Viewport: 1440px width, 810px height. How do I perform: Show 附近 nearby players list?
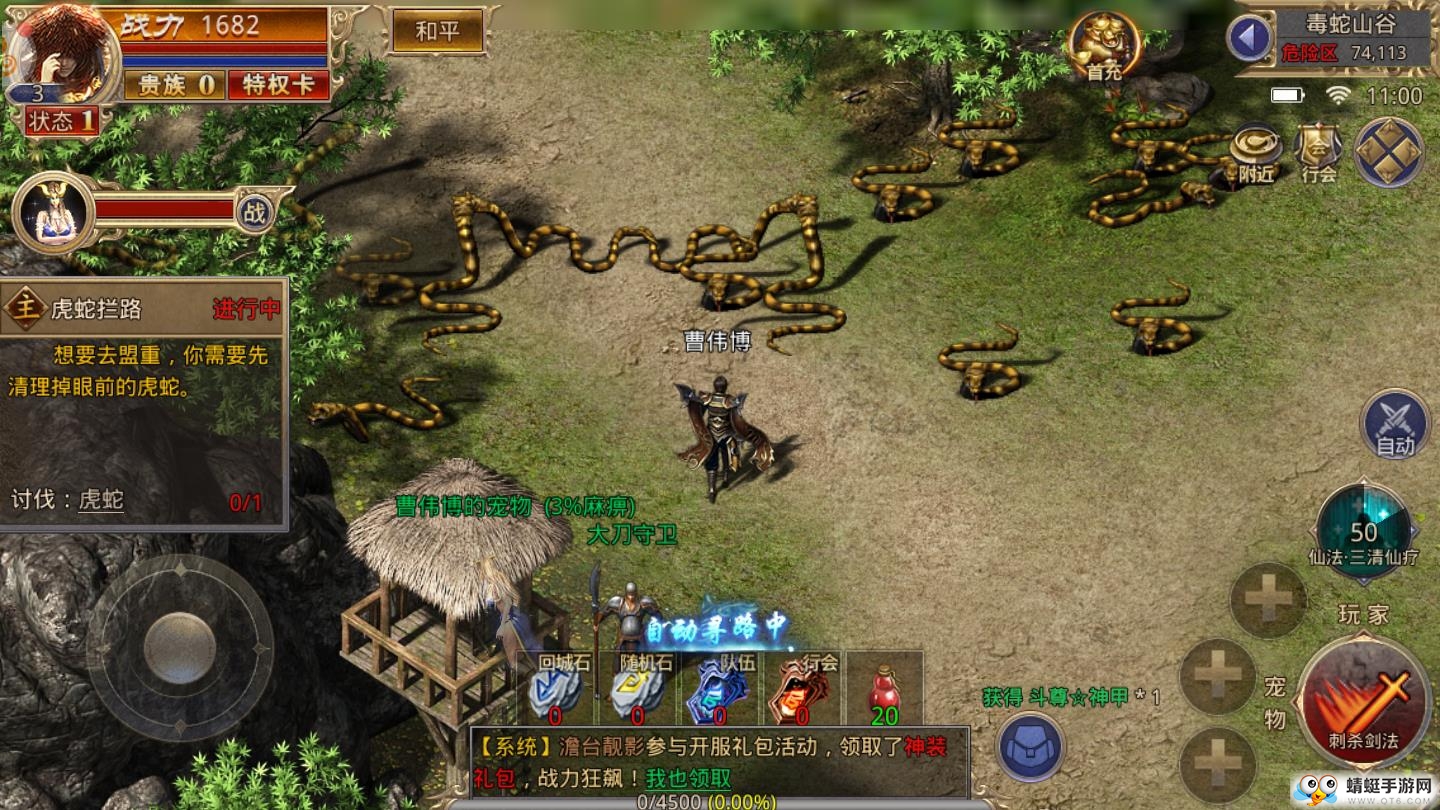[1256, 154]
